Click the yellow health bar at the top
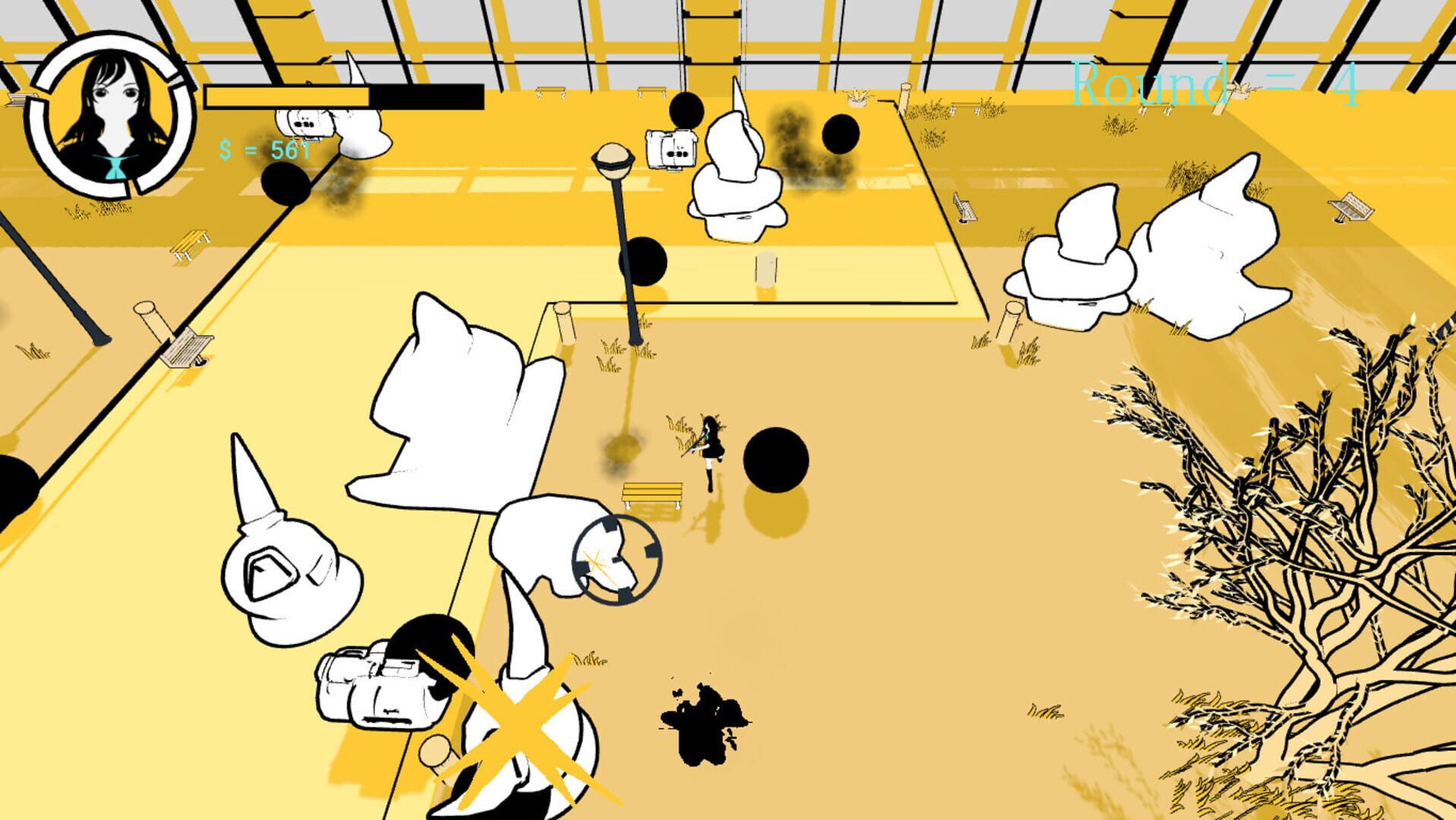Image resolution: width=1456 pixels, height=820 pixels. (288, 96)
